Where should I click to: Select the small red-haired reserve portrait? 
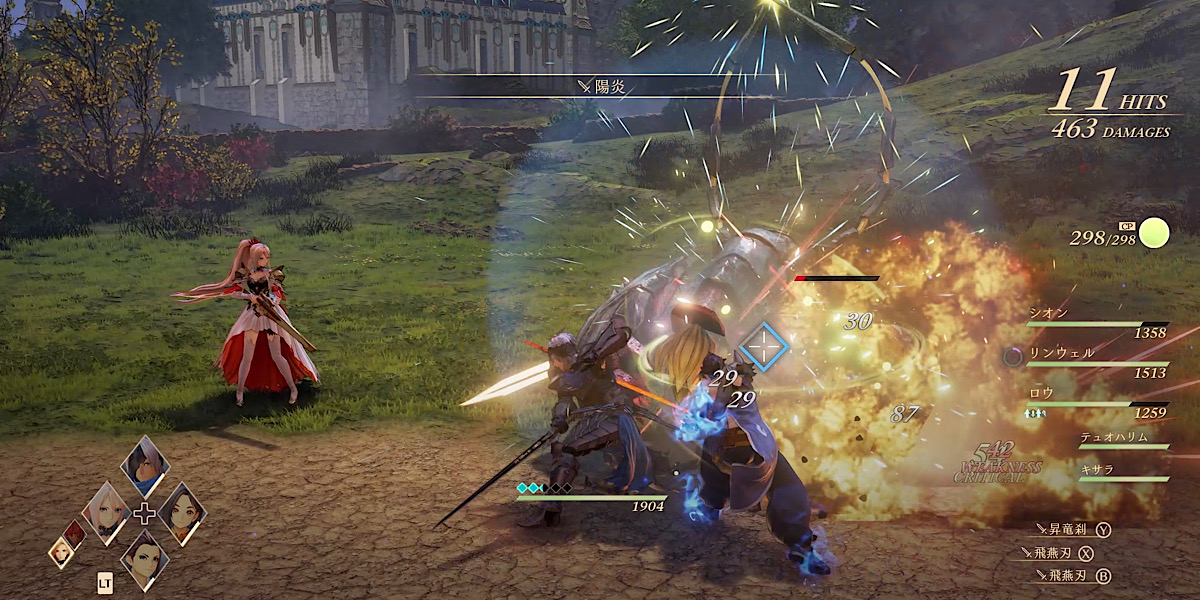point(74,534)
